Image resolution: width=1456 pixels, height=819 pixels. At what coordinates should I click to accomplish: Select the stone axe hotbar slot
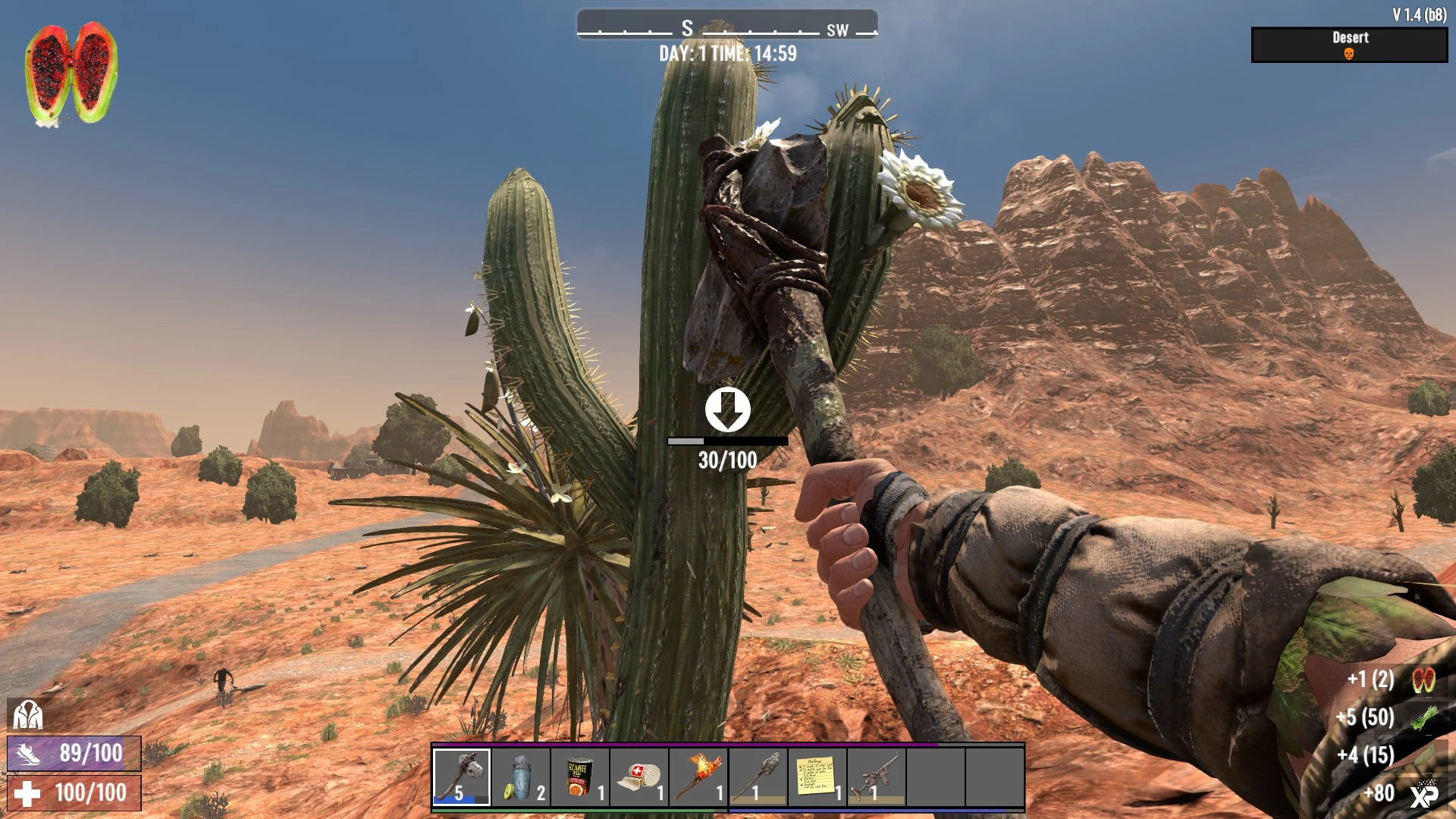point(462,777)
